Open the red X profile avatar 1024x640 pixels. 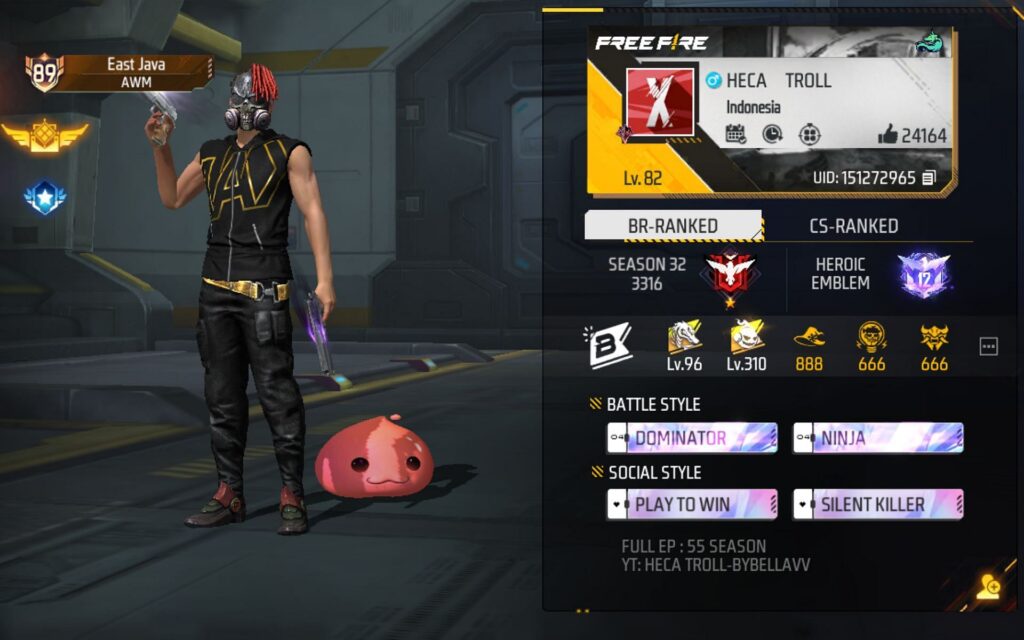coord(658,103)
